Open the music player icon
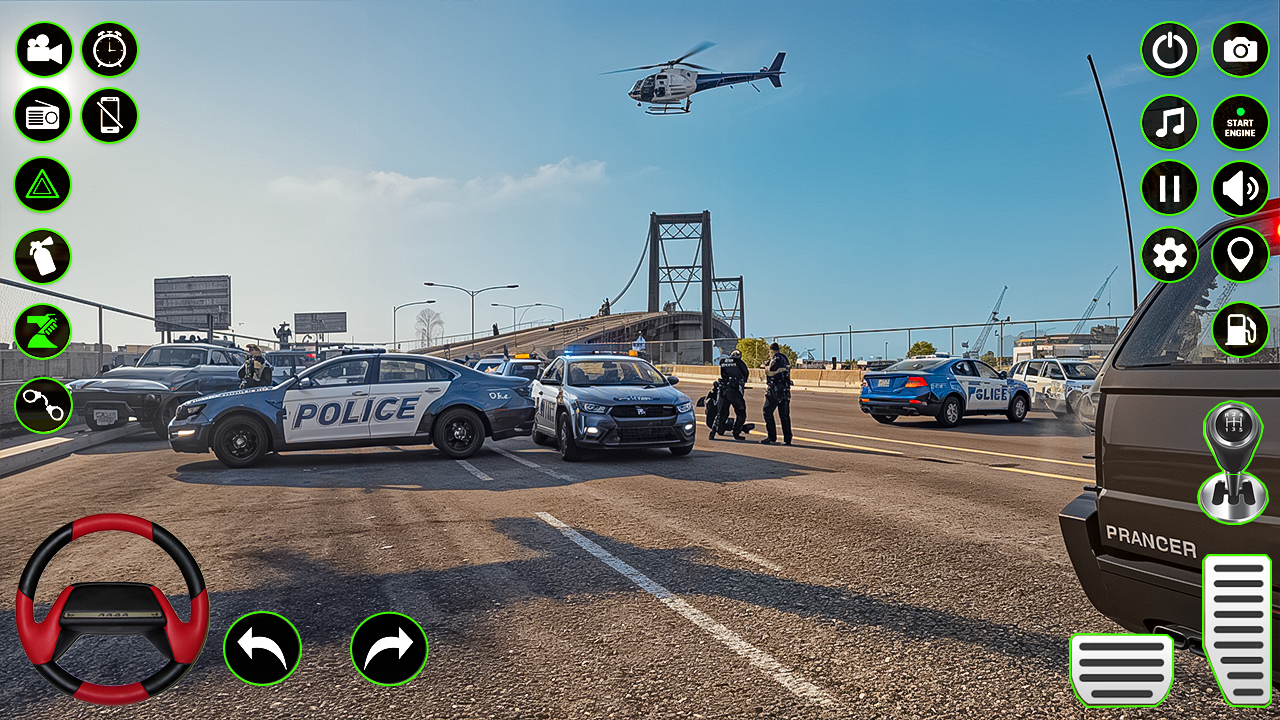The width and height of the screenshot is (1280, 720). (x=1168, y=122)
